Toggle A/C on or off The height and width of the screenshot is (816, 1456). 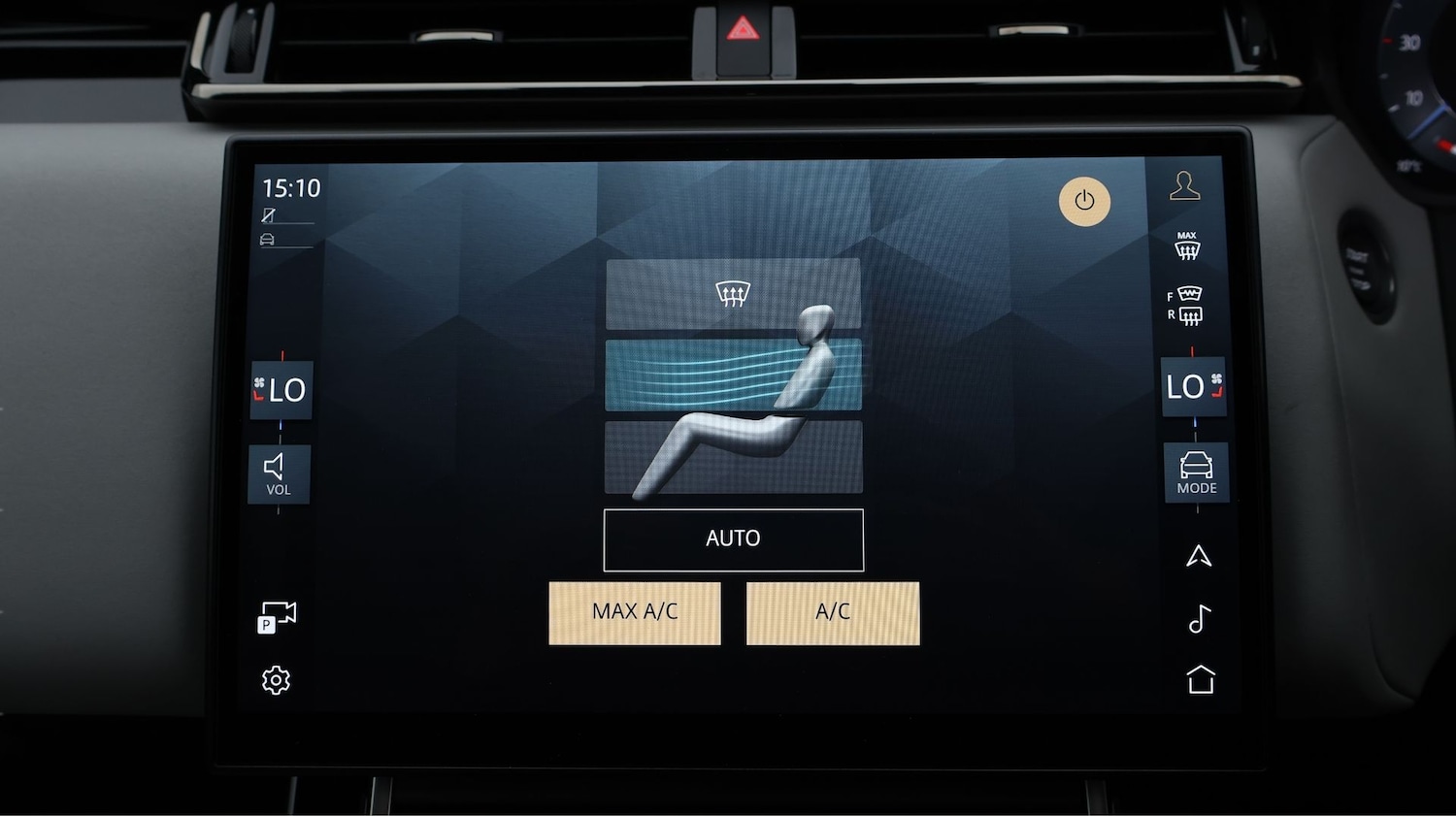833,612
